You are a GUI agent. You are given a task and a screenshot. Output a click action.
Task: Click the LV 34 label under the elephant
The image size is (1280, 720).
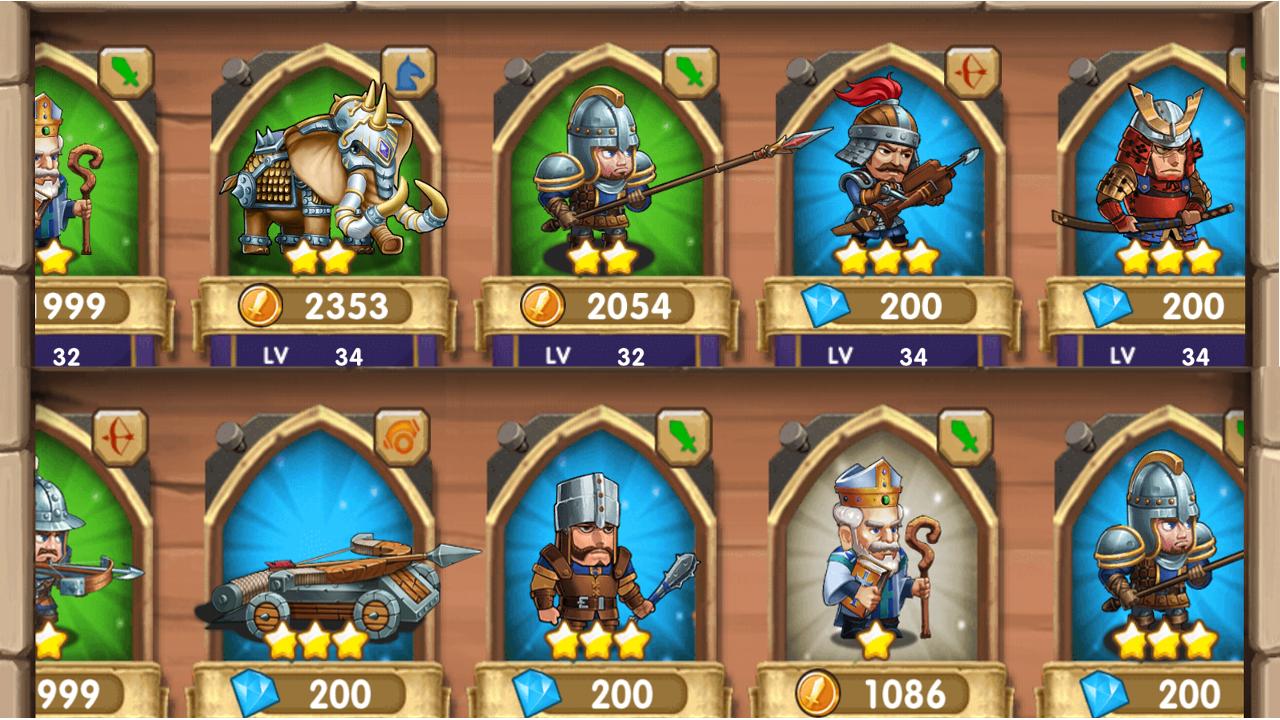[x=315, y=354]
